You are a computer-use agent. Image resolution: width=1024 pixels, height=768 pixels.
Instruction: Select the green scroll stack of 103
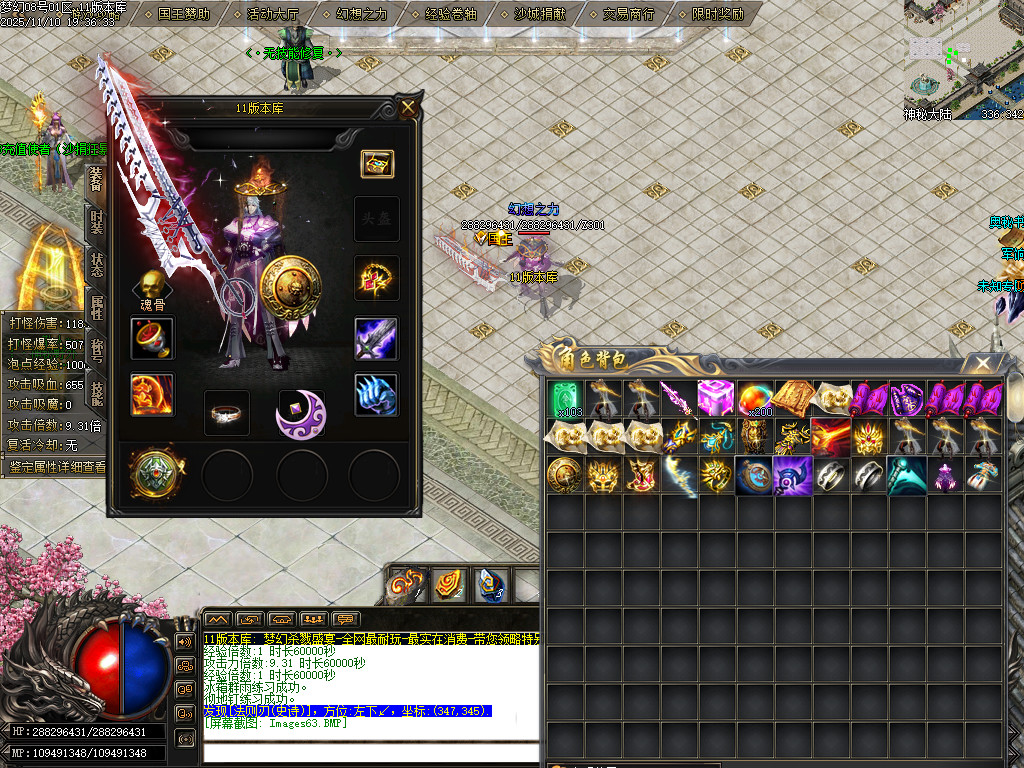pos(565,398)
